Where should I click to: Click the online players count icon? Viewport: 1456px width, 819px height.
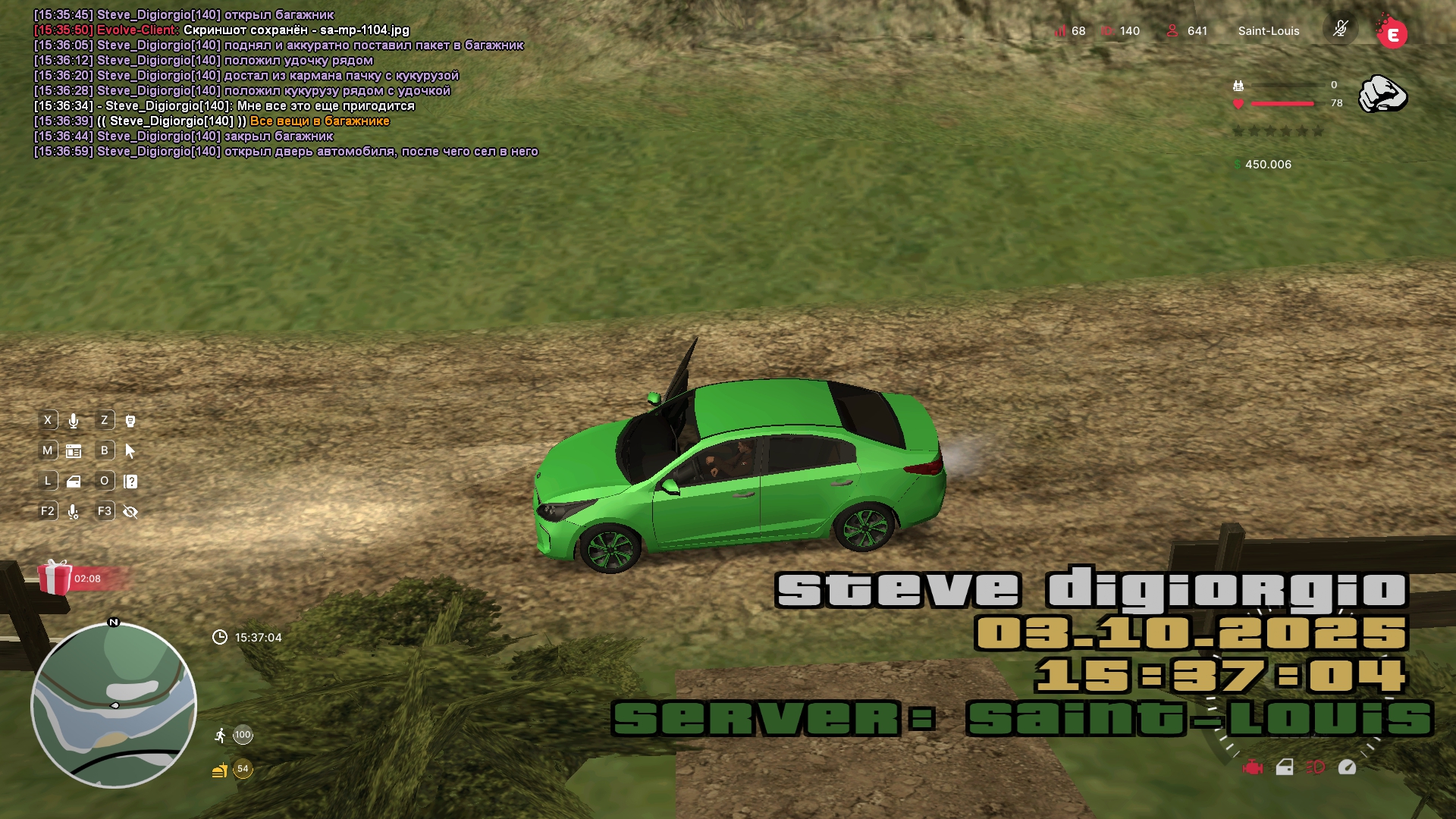point(1172,30)
